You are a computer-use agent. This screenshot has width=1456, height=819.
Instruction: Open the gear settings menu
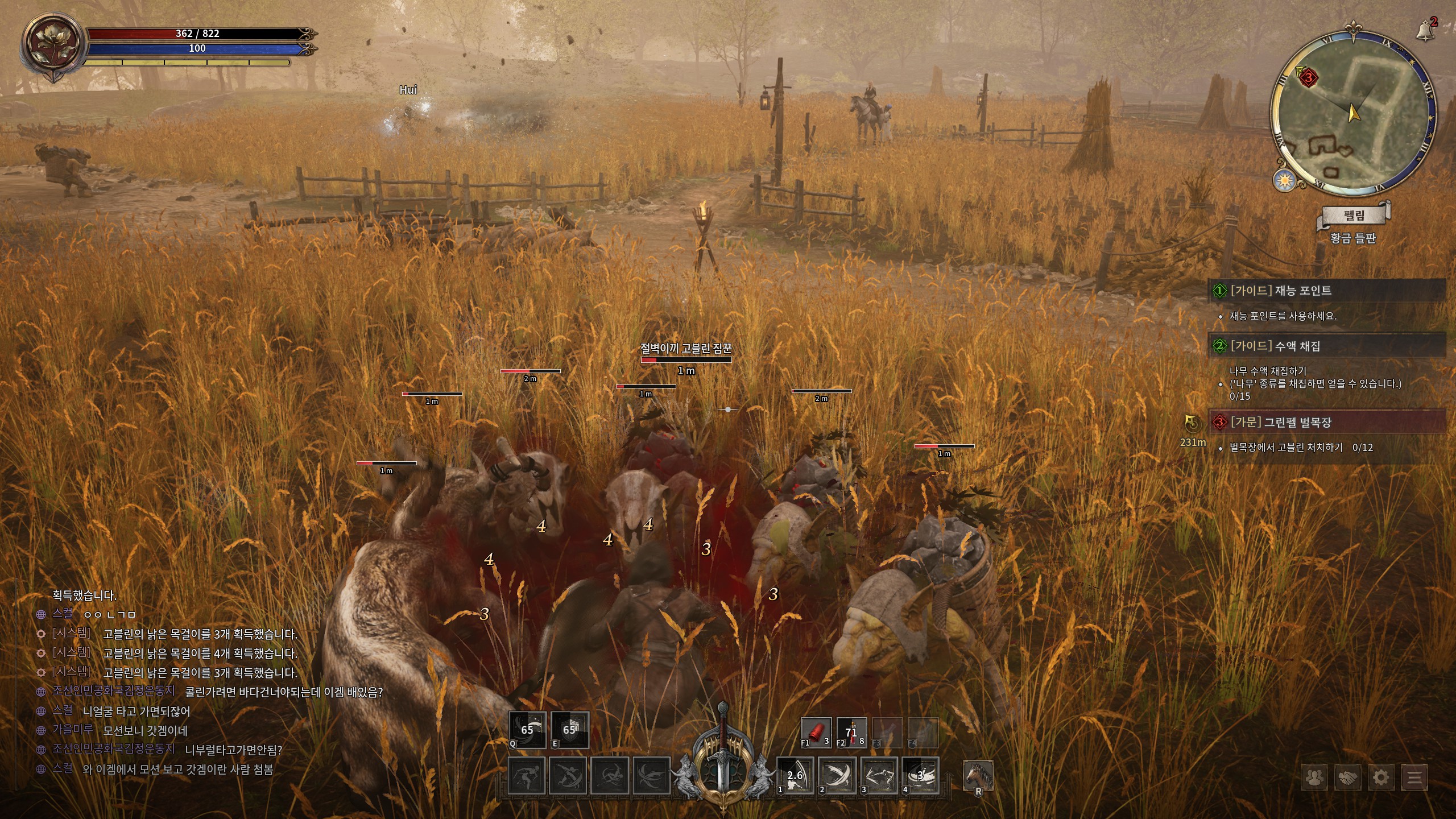pyautogui.click(x=1381, y=777)
